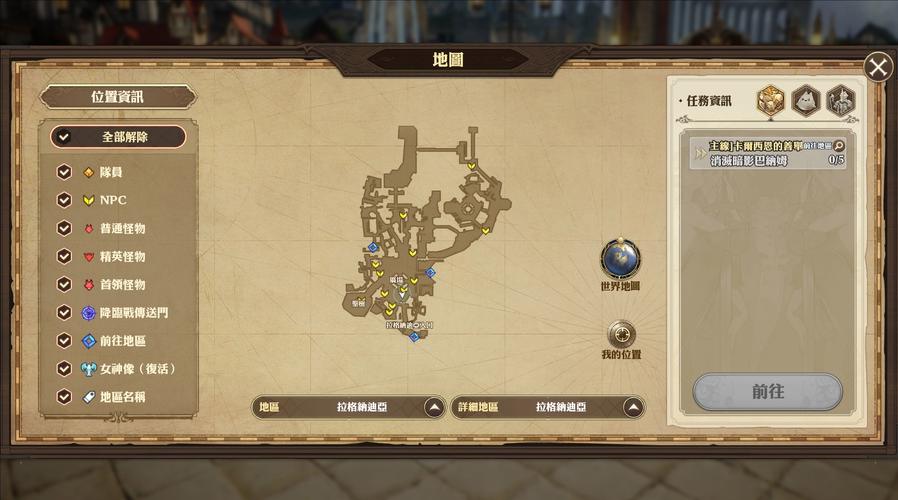Screen dimensions: 898x500
Task: Toggle the 普通怪物 filter checkbox
Action: pos(64,228)
